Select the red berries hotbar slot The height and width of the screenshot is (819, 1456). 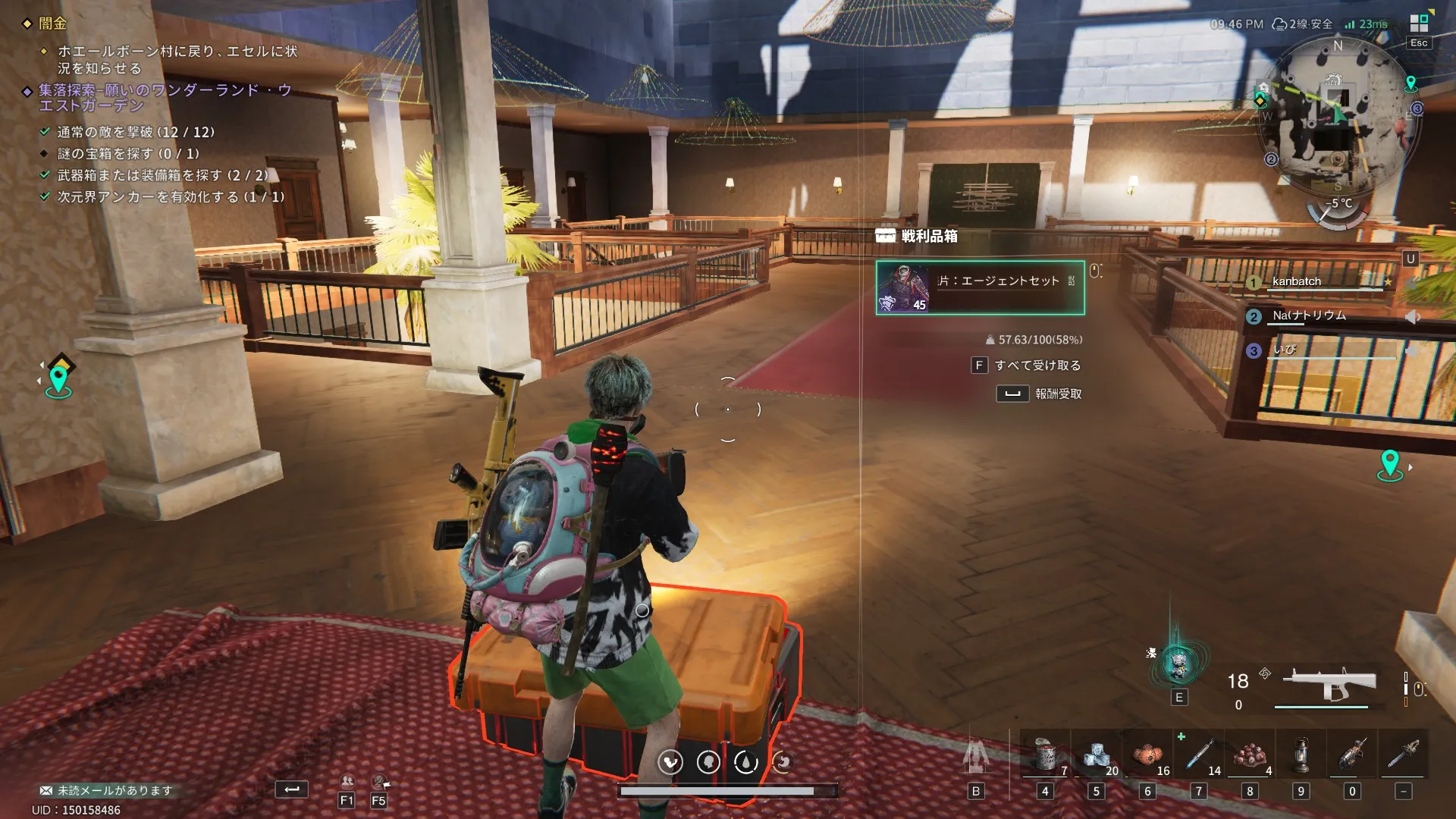click(x=1250, y=756)
